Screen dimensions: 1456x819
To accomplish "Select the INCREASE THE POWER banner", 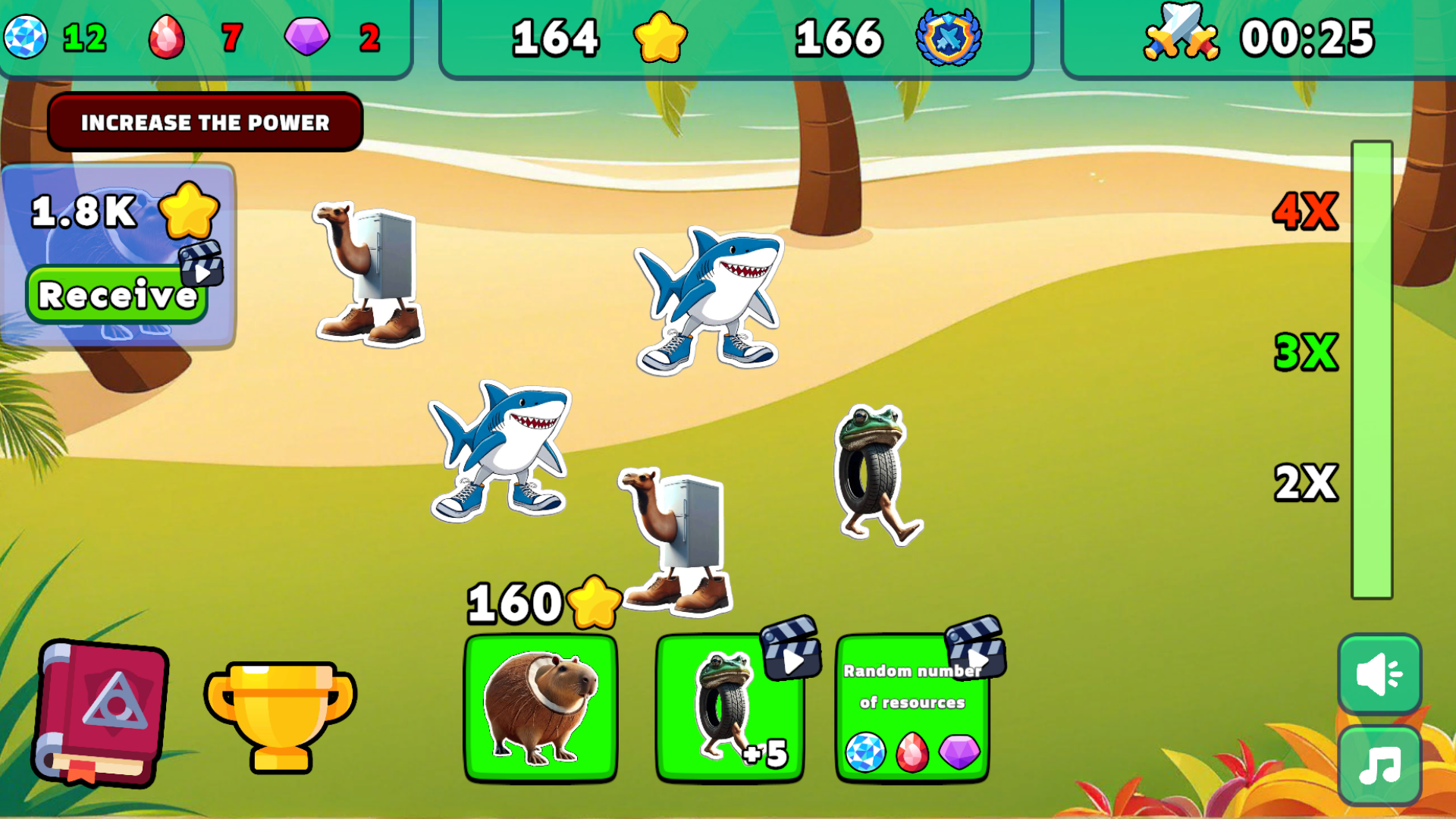I will pyautogui.click(x=206, y=121).
